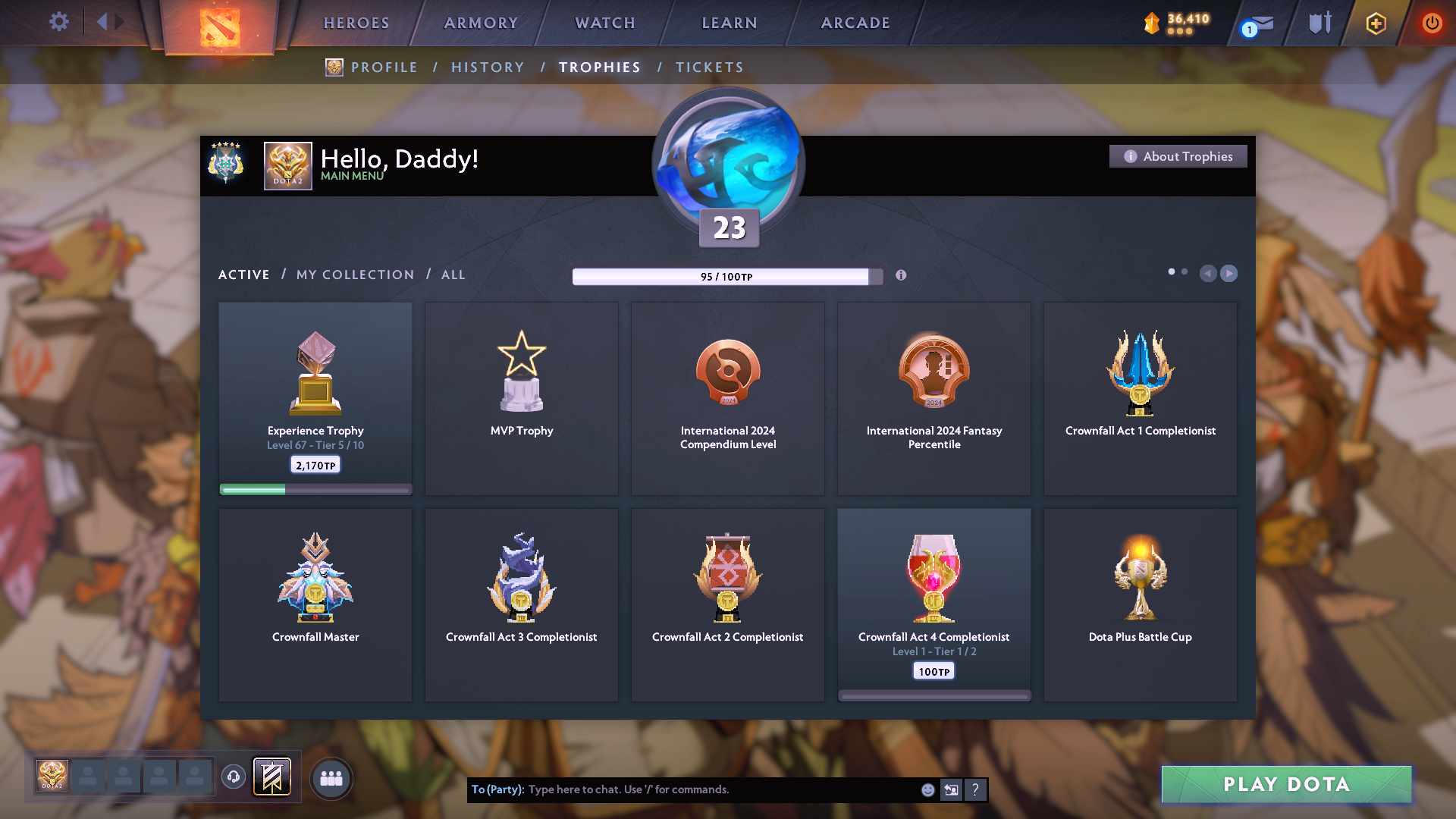Open the emoticon picker beside chat
Screen dimensions: 1456x819
(x=928, y=789)
